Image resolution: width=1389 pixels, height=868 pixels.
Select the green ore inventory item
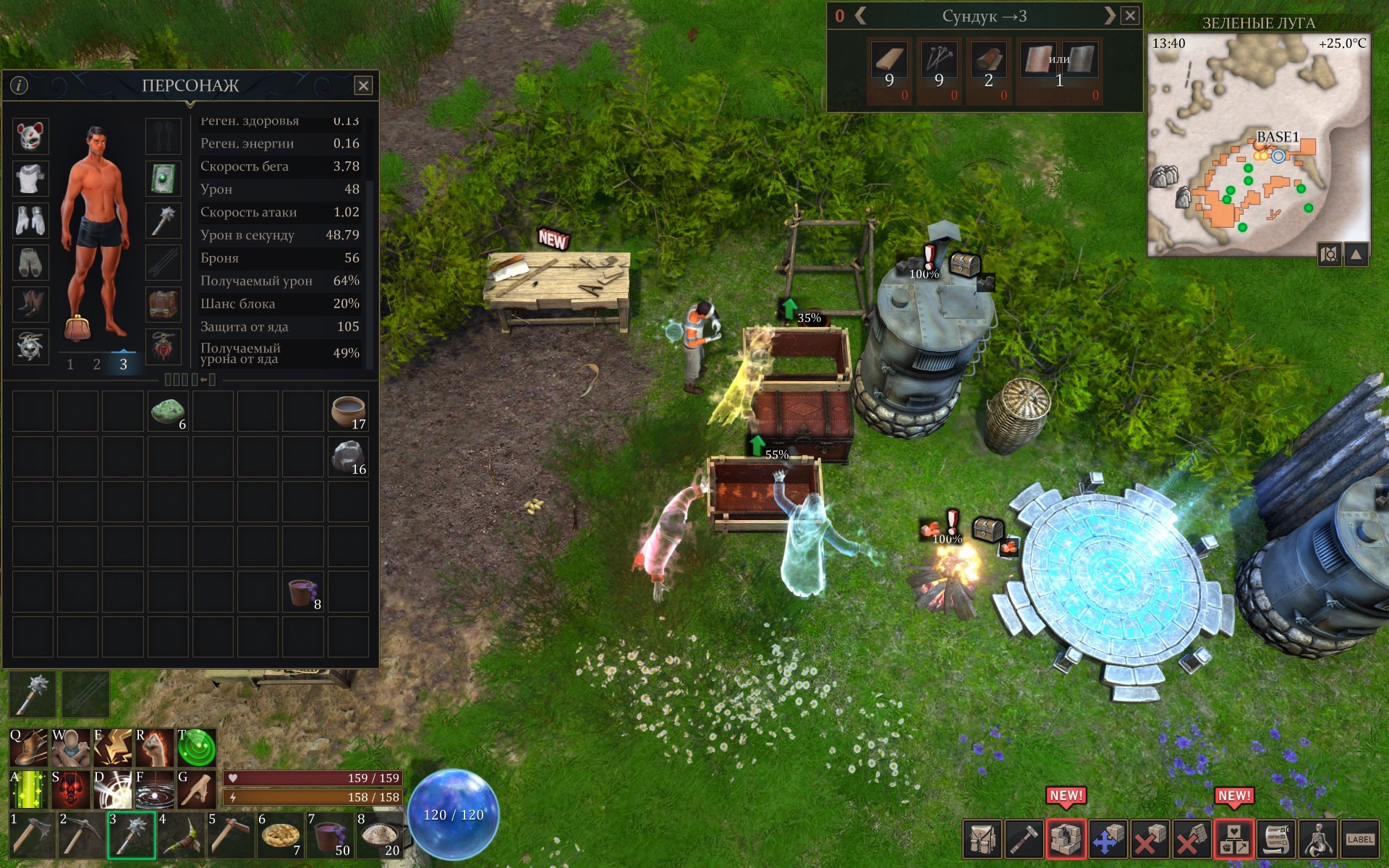(x=168, y=412)
